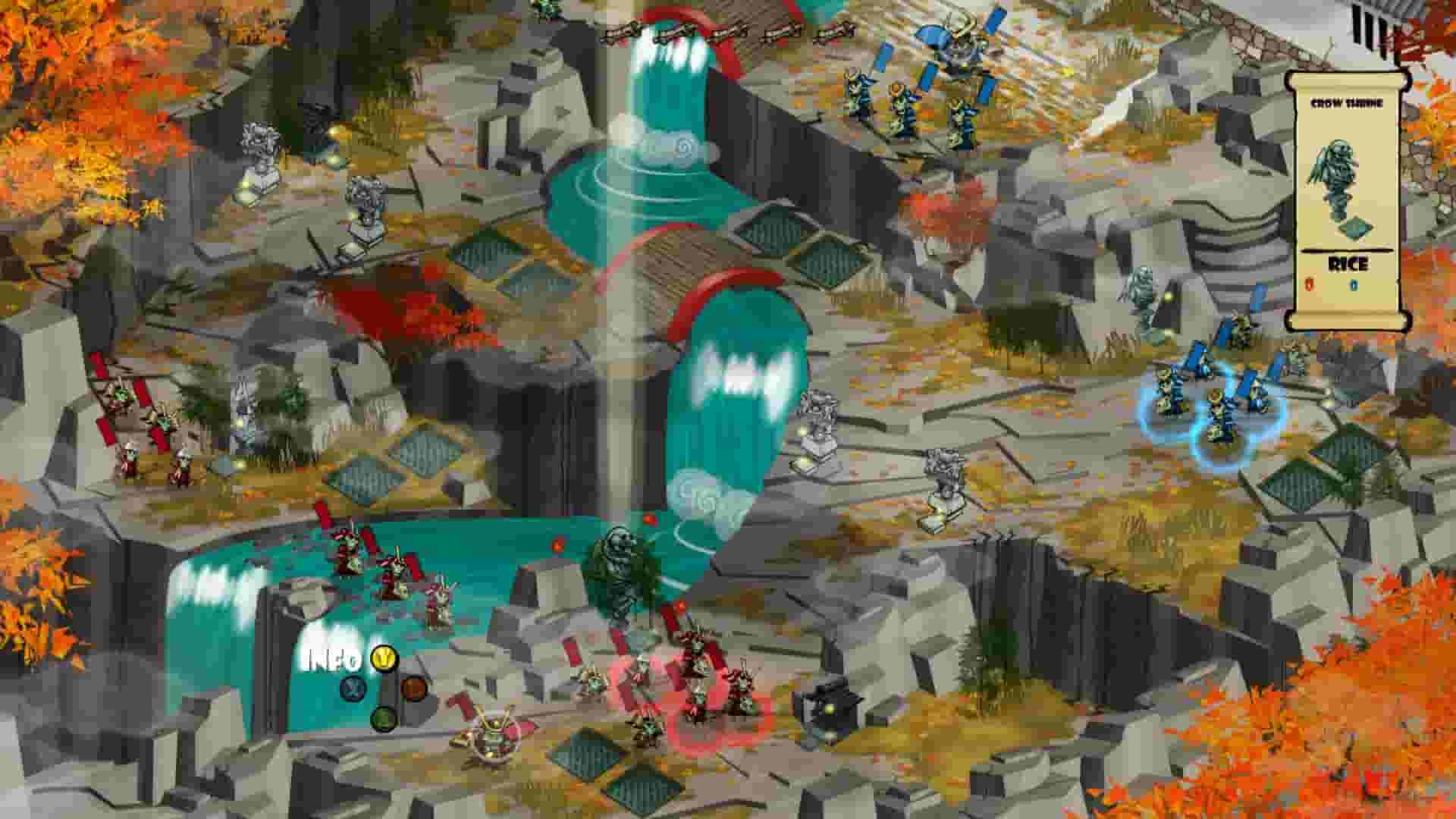Click the yellow Y button on the radial menu
Image resolution: width=1456 pixels, height=819 pixels.
click(383, 658)
